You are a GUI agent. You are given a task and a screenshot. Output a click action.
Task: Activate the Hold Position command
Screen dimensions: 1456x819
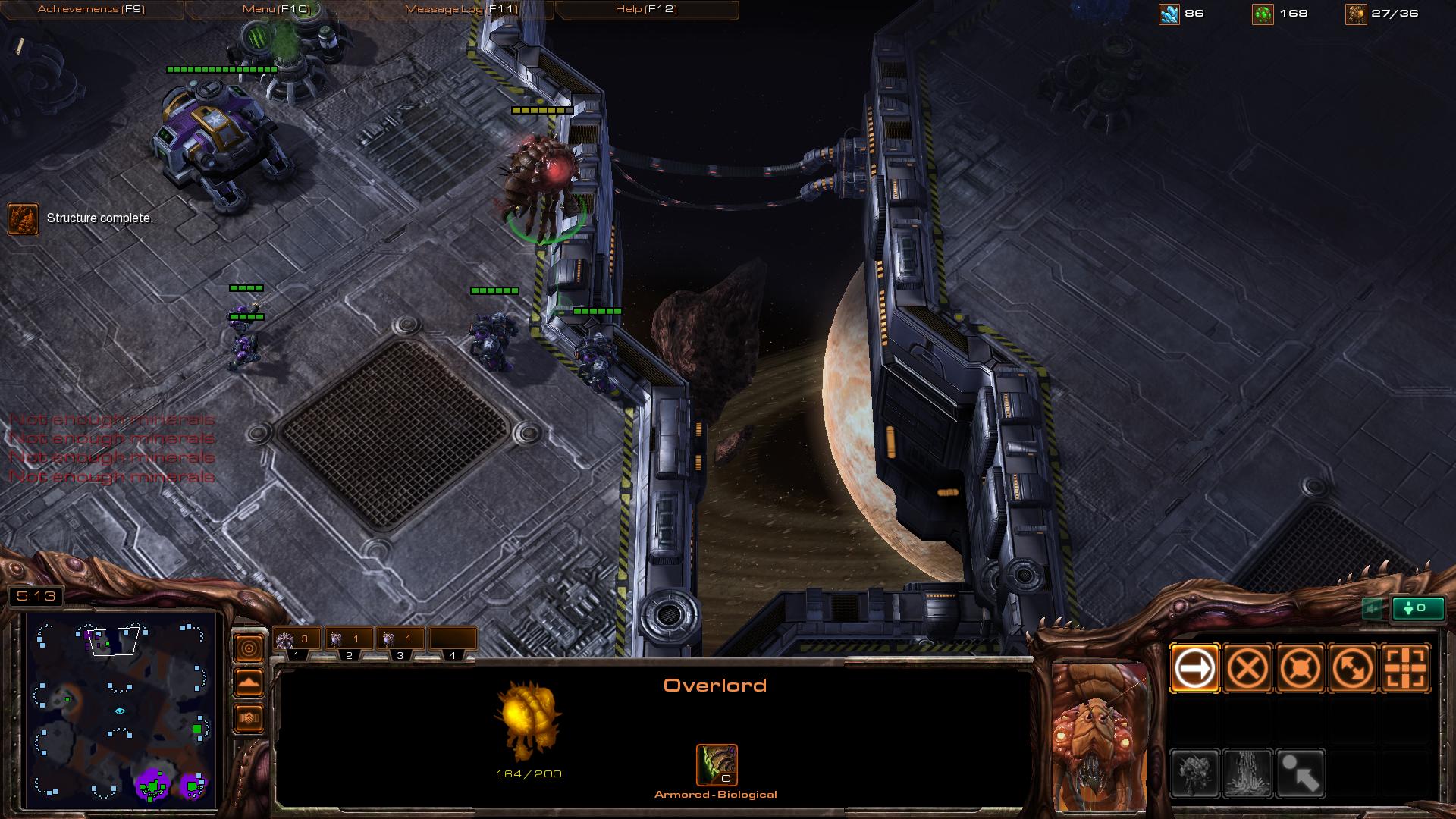coord(1301,669)
